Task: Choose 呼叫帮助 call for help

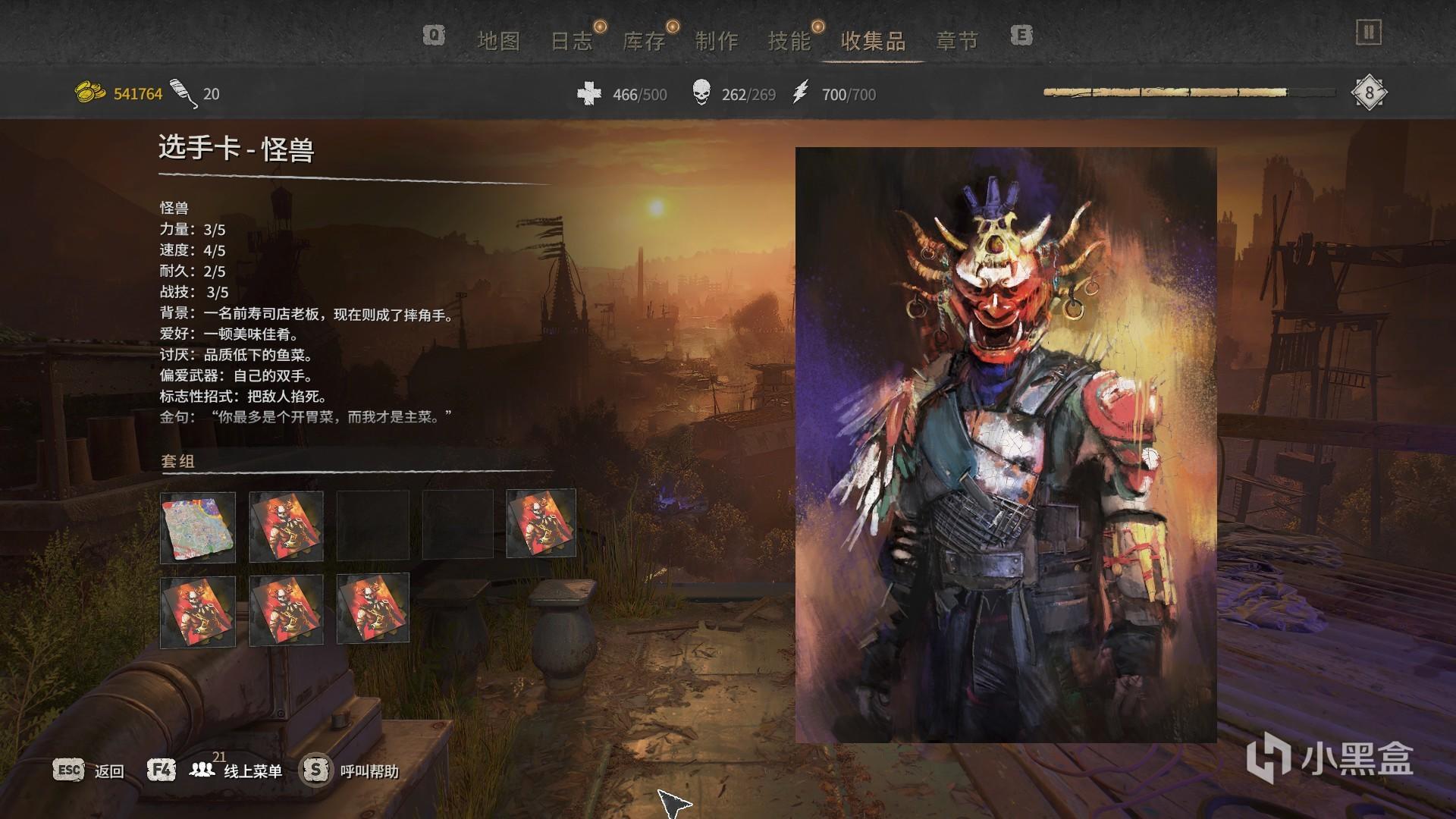Action: click(x=351, y=770)
